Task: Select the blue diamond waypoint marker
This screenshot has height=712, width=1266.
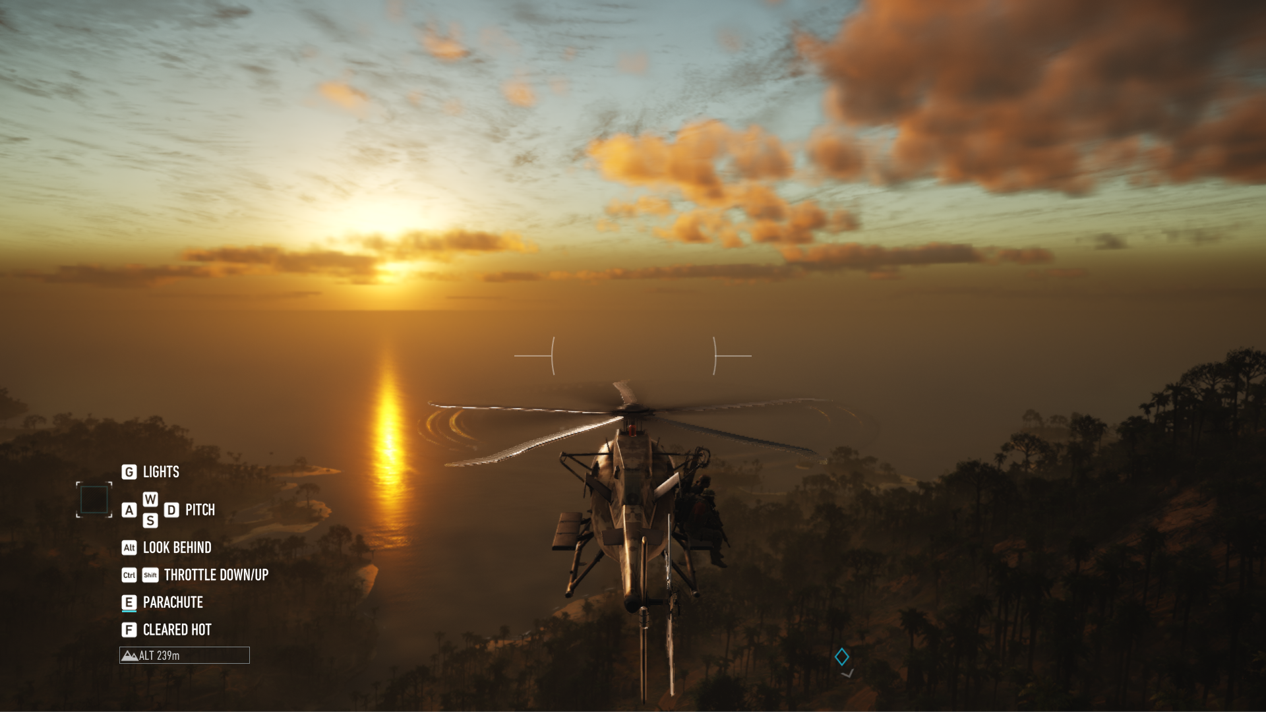Action: [x=842, y=657]
